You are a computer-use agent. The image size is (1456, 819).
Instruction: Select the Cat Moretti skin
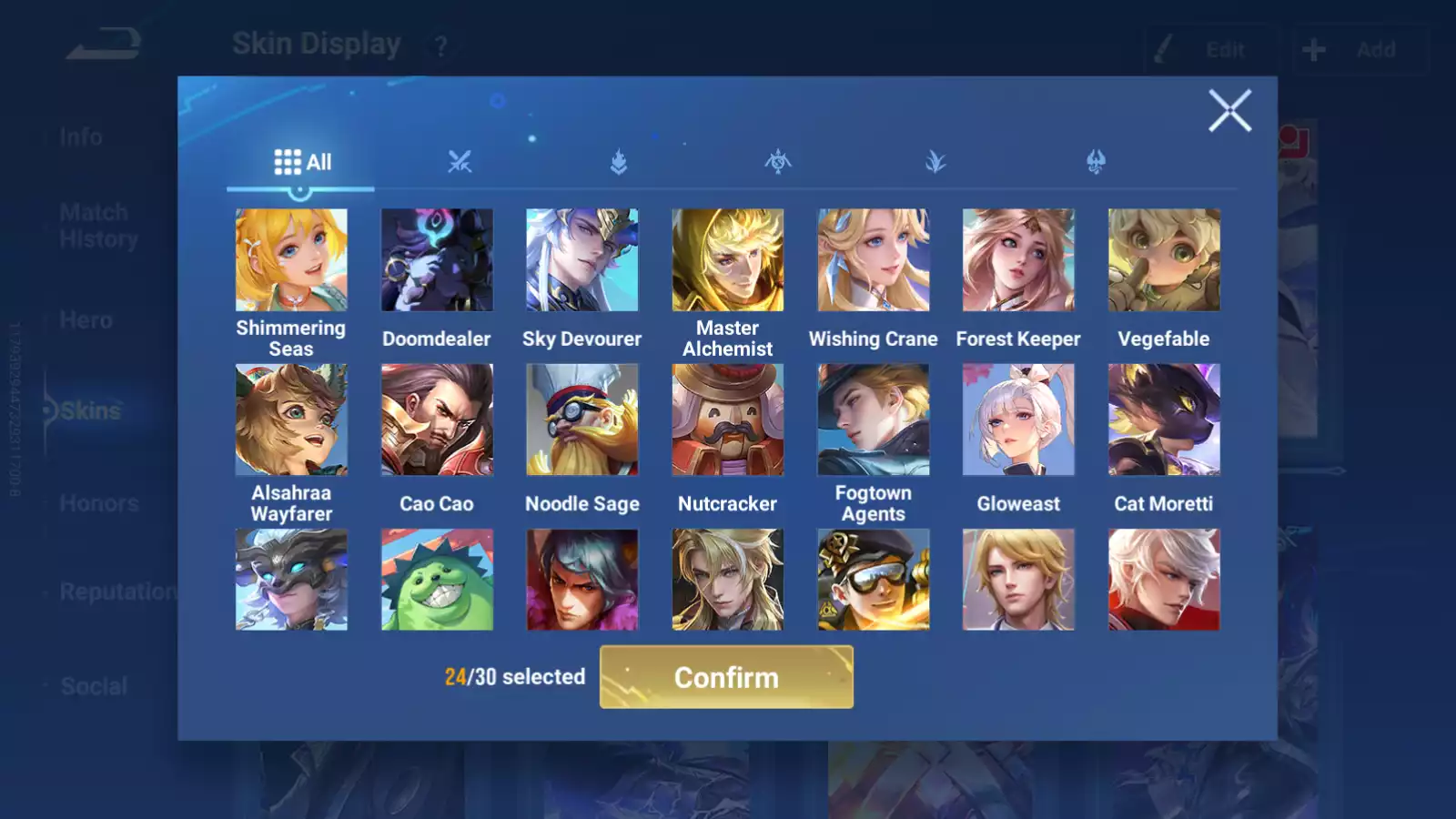[x=1164, y=420]
